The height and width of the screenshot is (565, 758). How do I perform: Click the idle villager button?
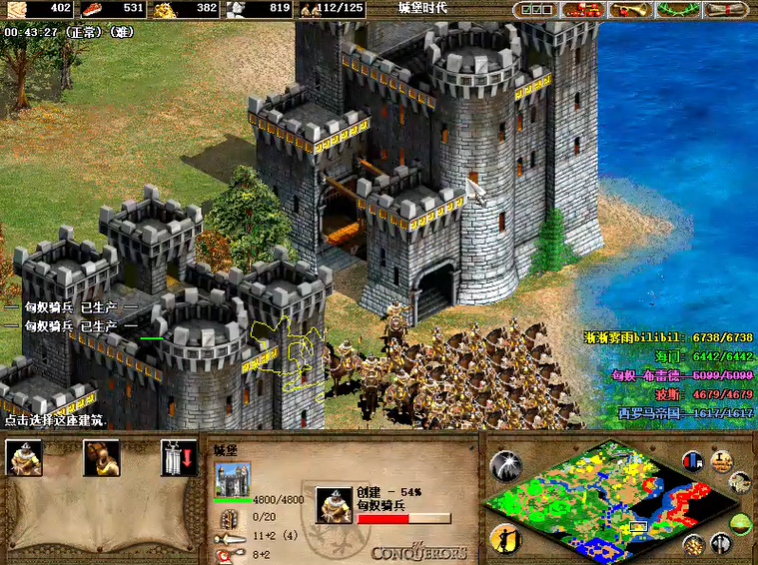point(505,539)
